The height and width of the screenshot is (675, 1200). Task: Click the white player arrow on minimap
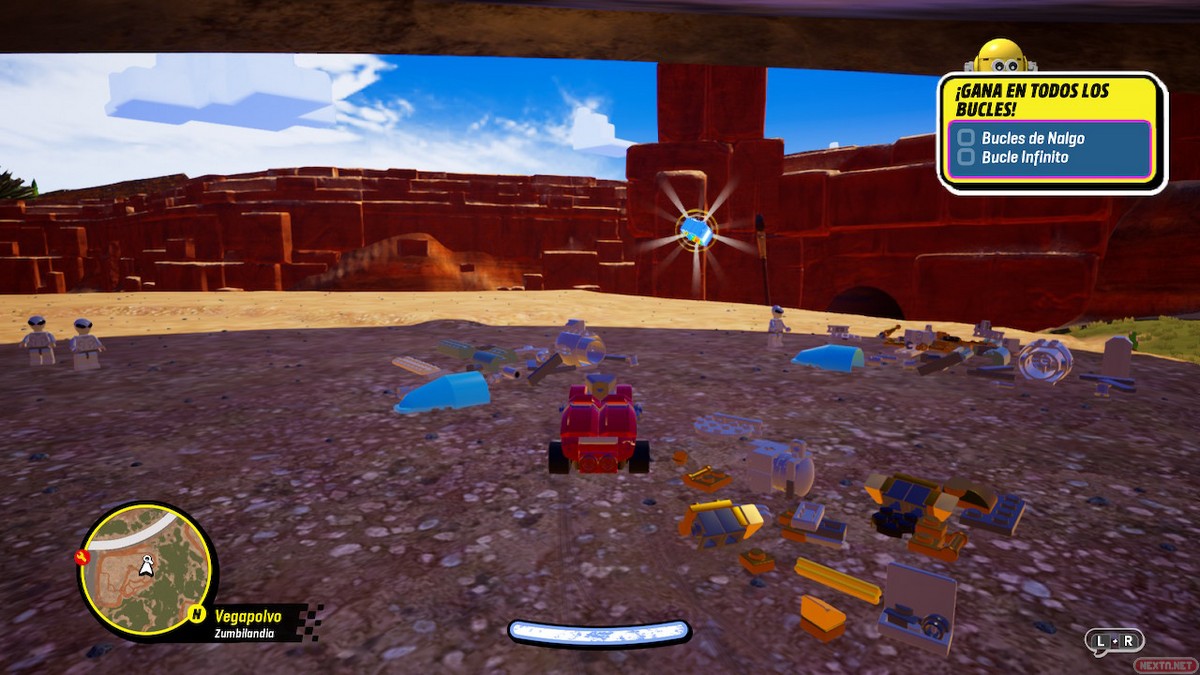pos(149,566)
